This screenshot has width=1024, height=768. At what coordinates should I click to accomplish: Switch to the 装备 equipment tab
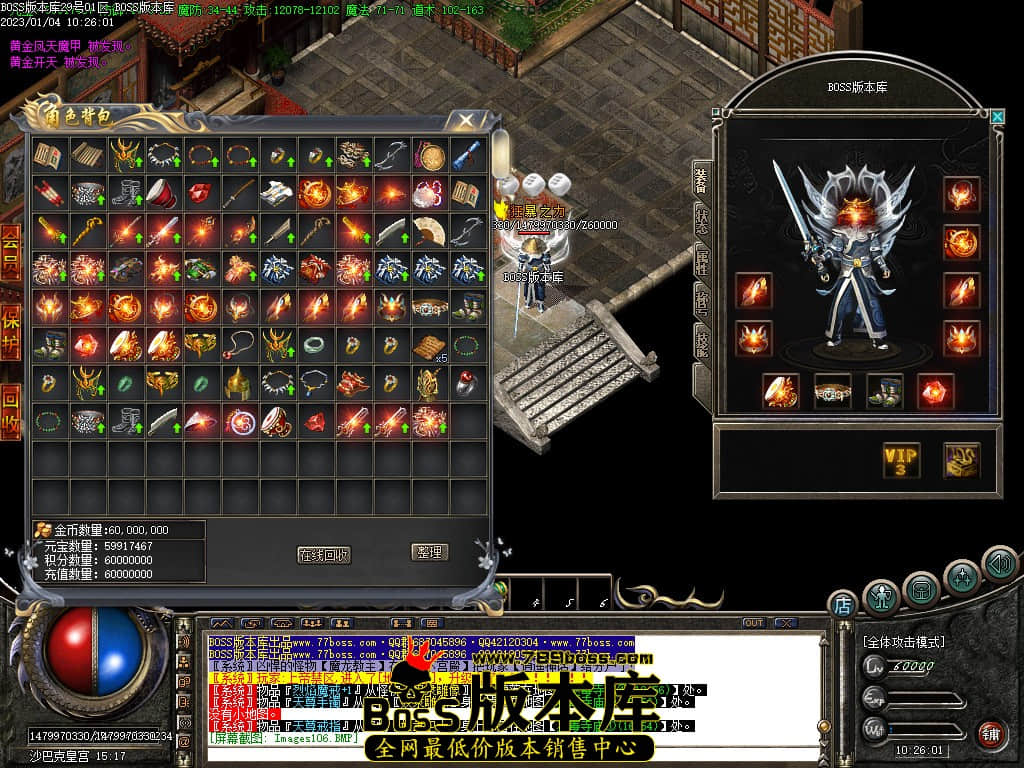click(702, 180)
